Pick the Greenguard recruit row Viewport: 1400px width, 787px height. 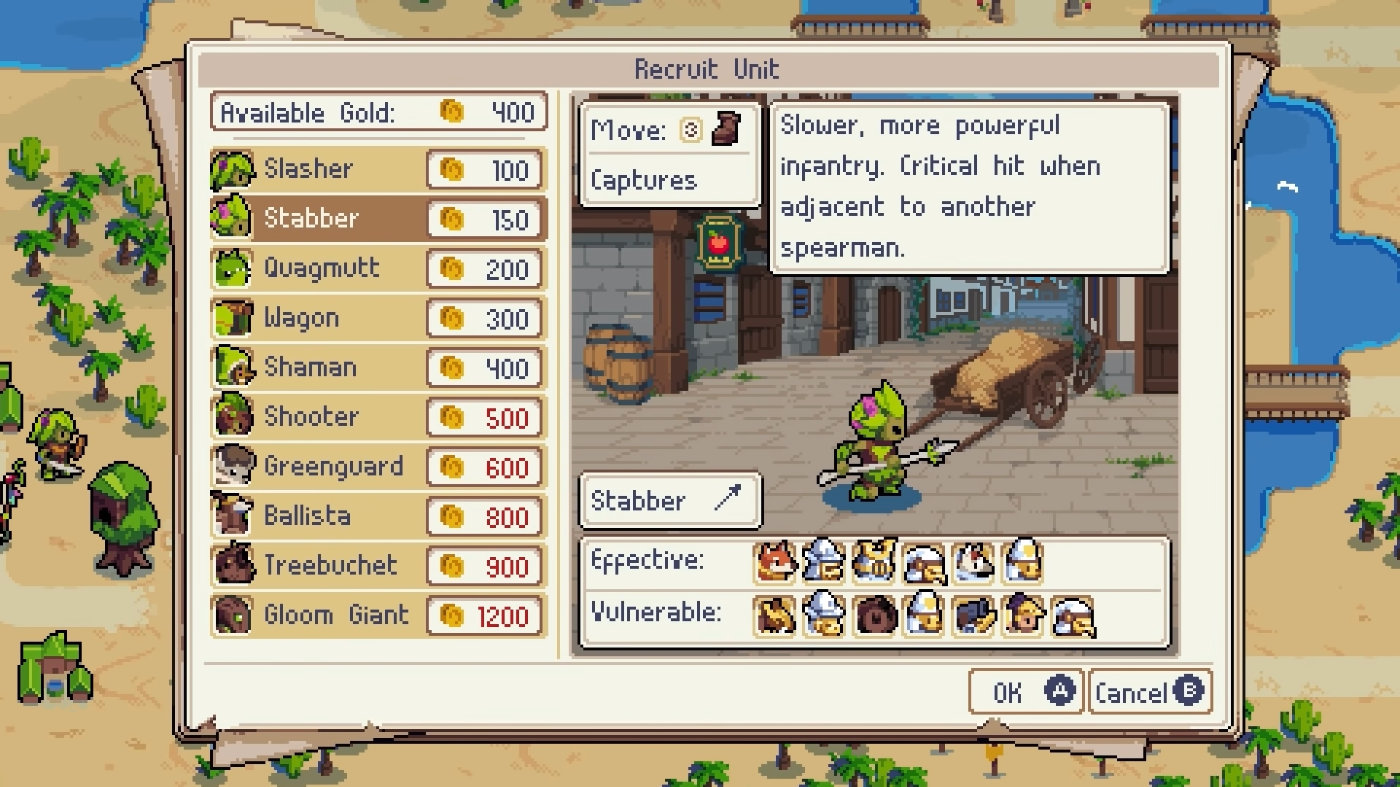point(378,466)
